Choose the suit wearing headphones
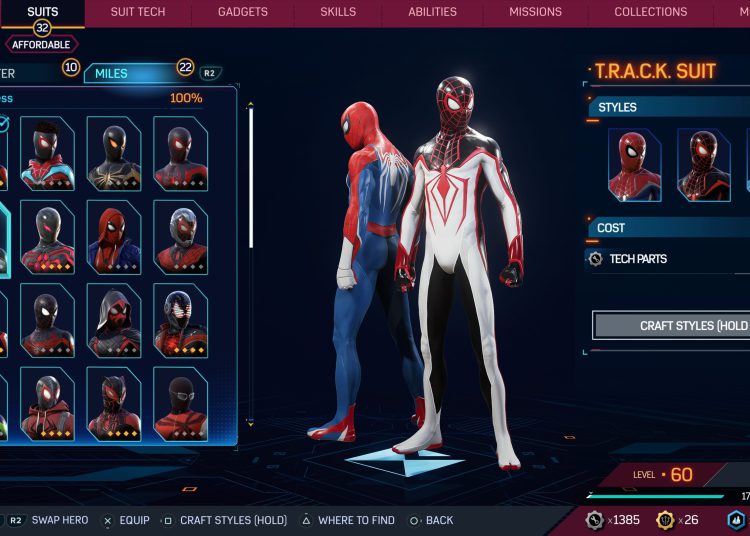The width and height of the screenshot is (750, 536). pos(181,320)
